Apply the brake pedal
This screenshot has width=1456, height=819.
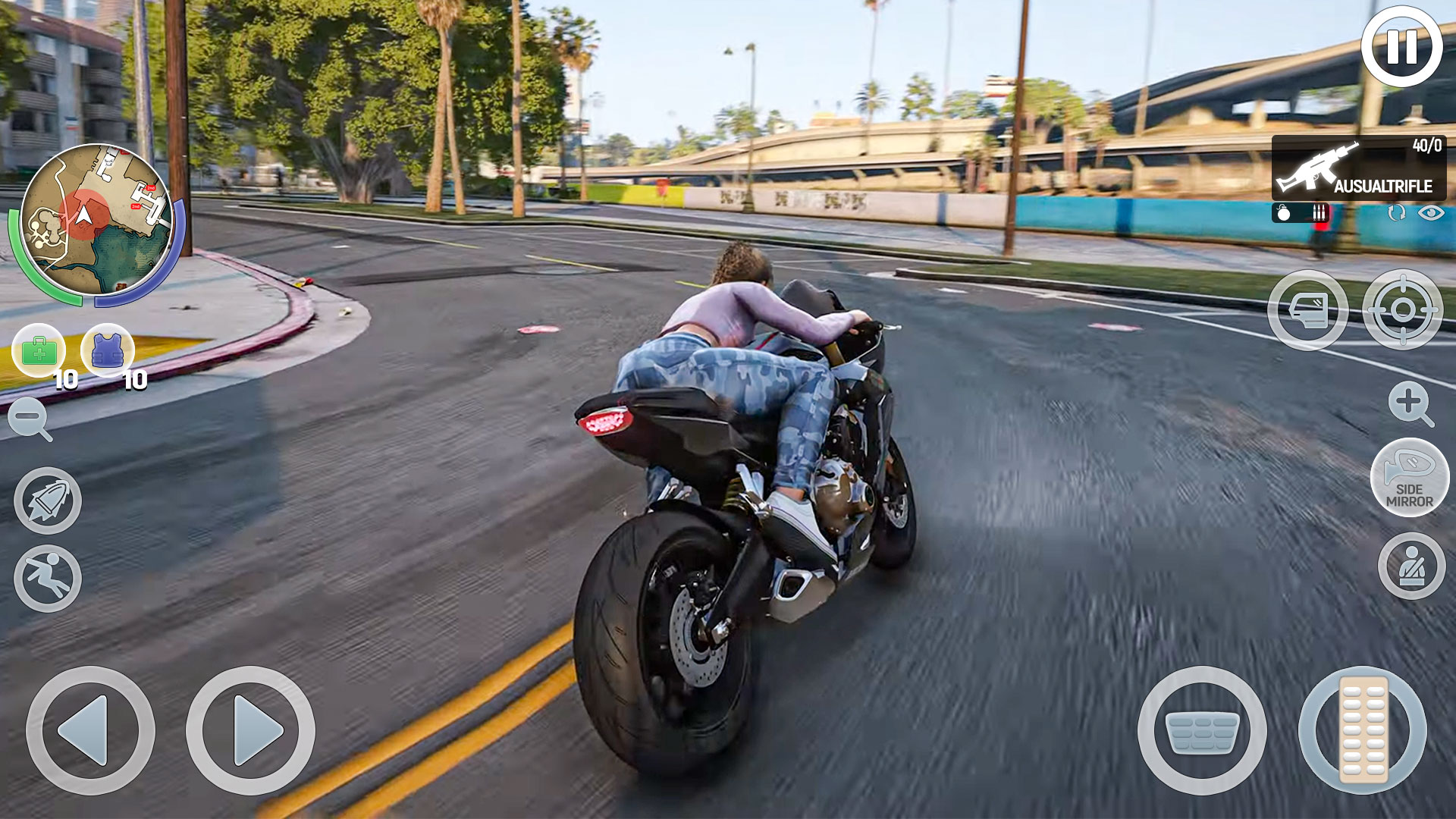[x=1202, y=730]
